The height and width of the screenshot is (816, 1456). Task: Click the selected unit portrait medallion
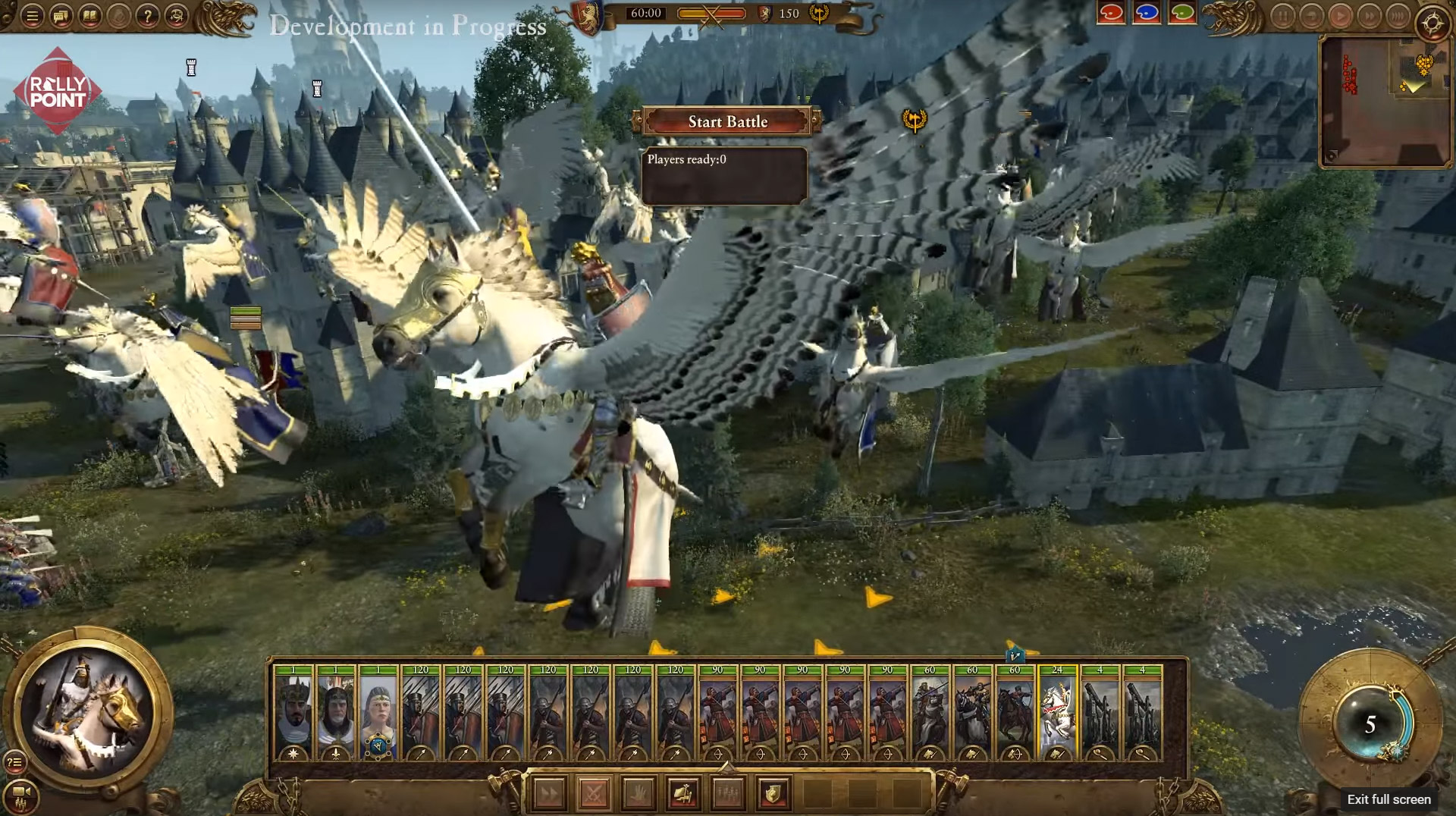point(88,713)
